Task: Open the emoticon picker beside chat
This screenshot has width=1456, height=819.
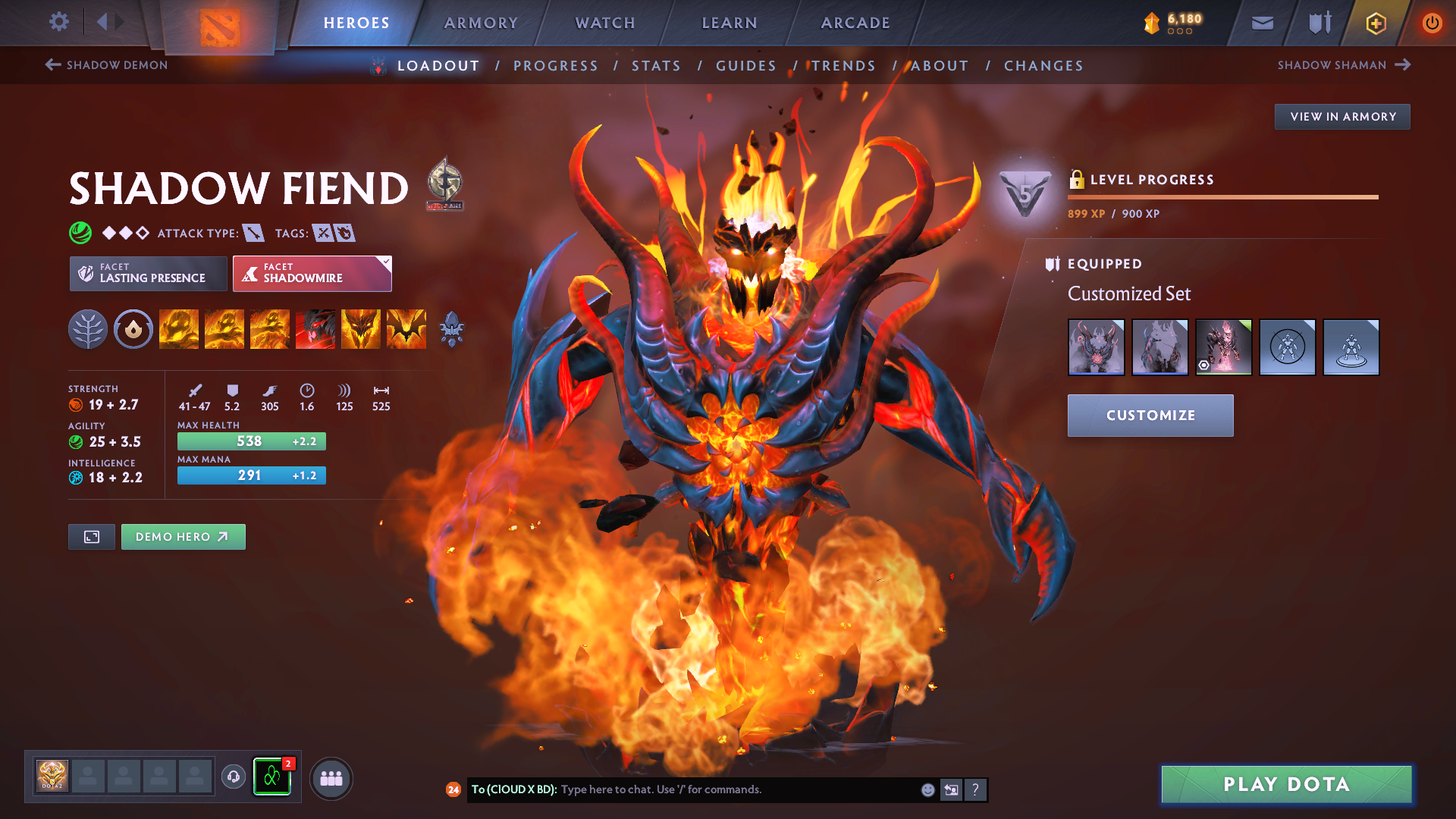Action: [927, 789]
